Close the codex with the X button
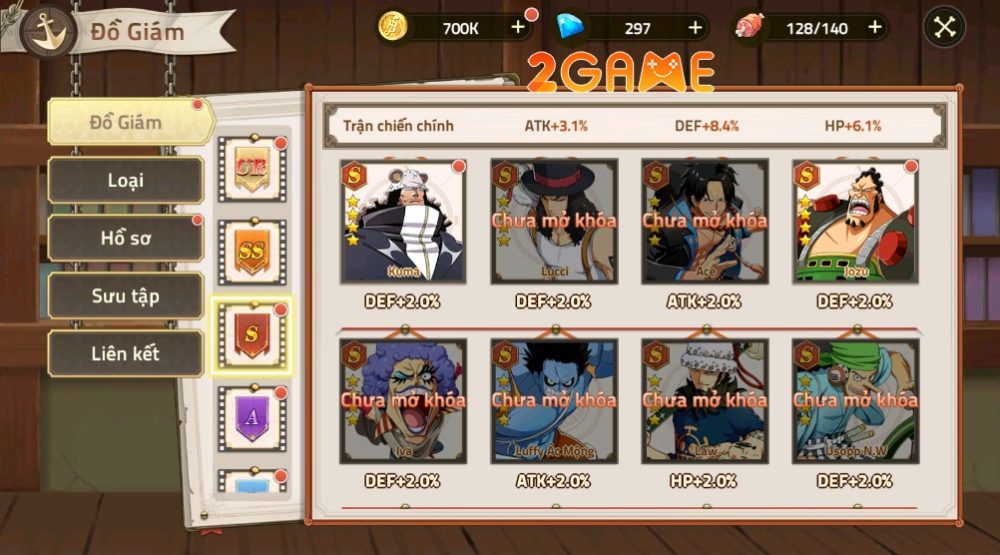Image resolution: width=1000 pixels, height=555 pixels. (x=945, y=28)
